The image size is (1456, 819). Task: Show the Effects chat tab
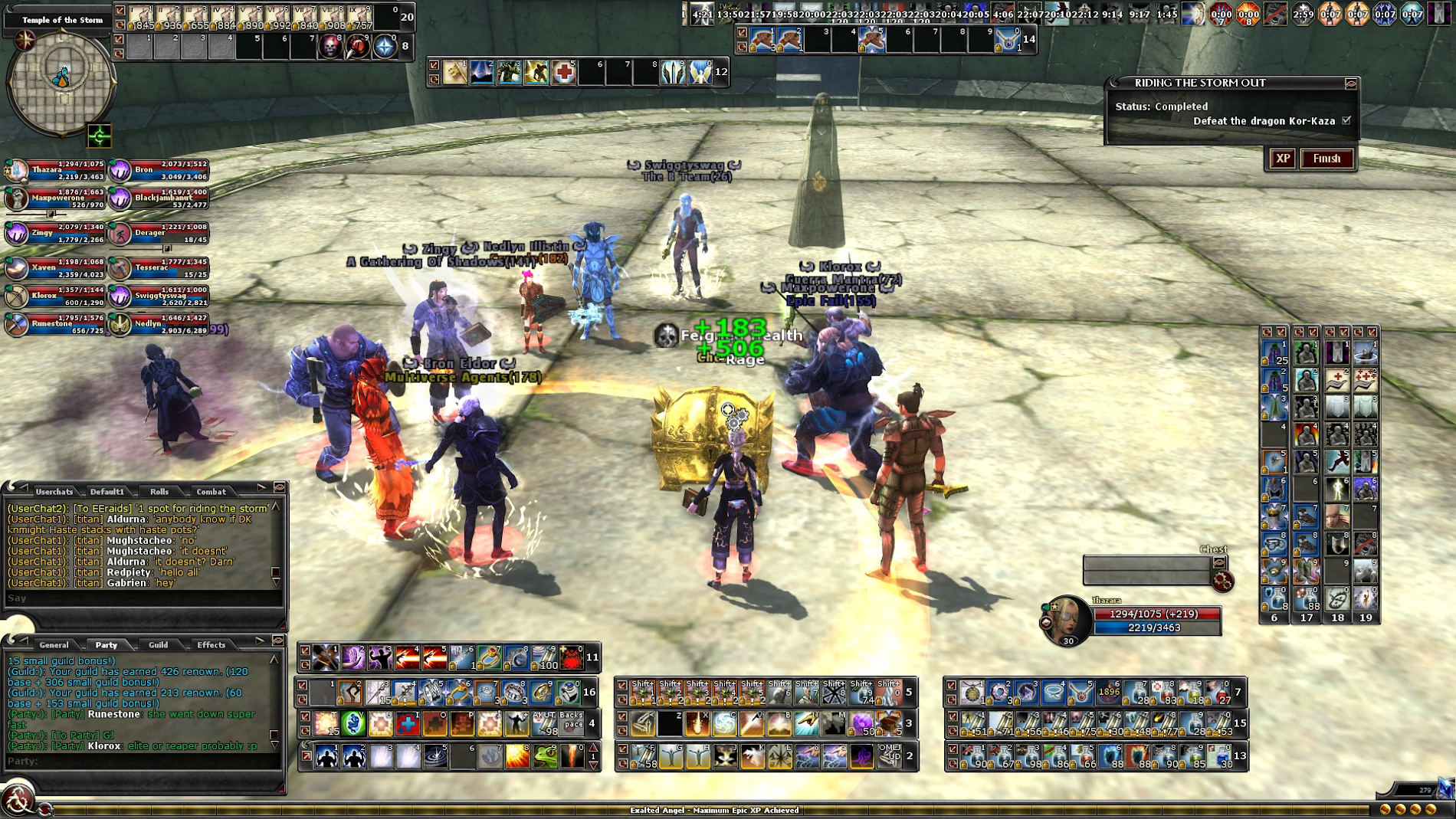click(211, 644)
